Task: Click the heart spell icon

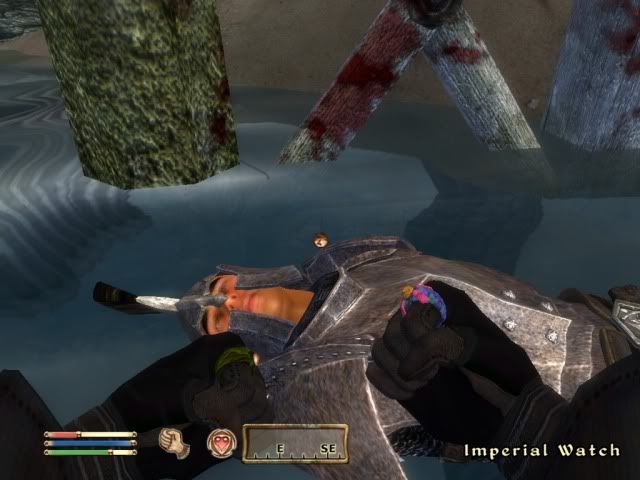Action: click(x=220, y=442)
